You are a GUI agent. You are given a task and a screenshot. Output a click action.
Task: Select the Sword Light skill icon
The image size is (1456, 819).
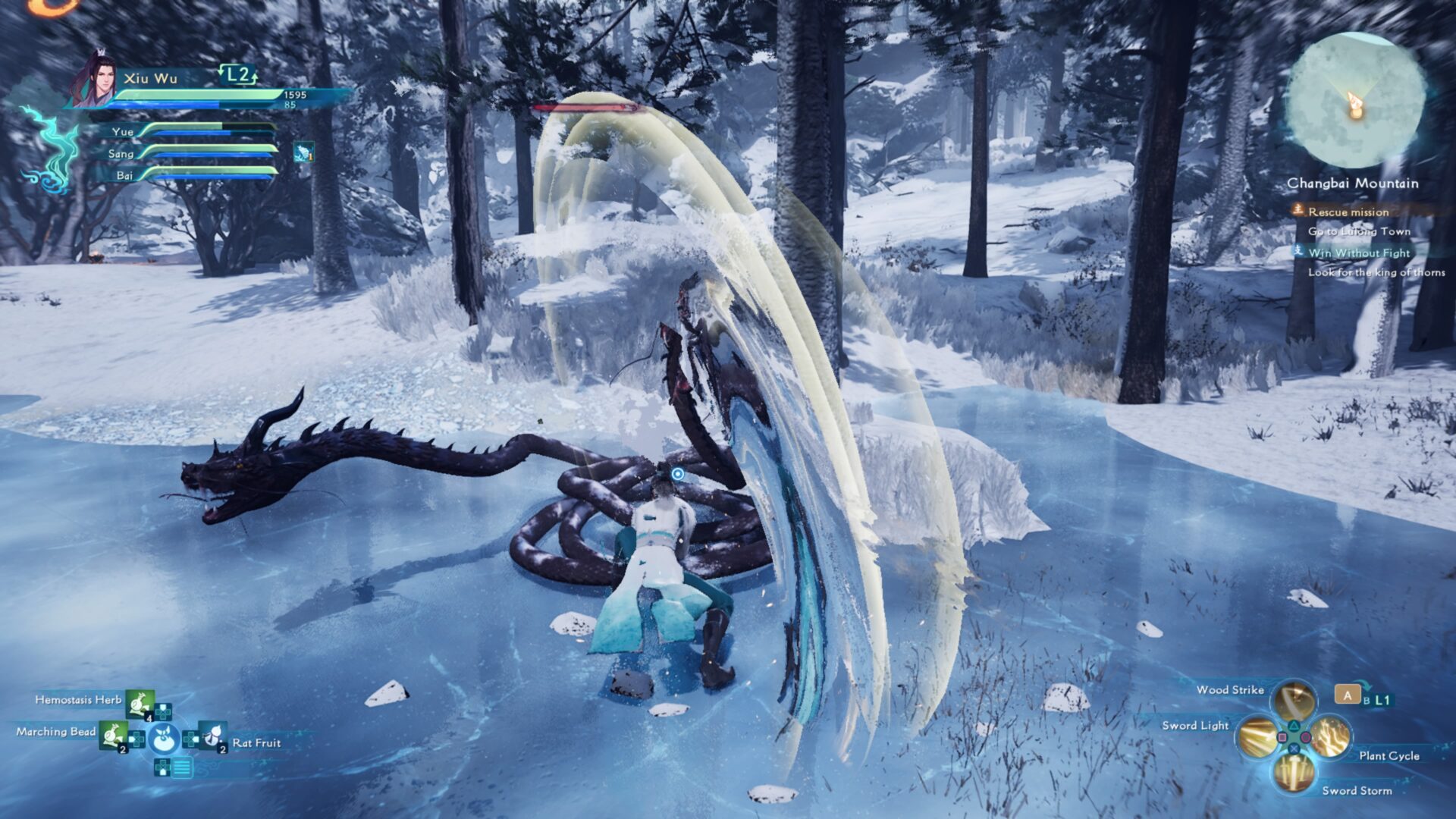click(1257, 736)
